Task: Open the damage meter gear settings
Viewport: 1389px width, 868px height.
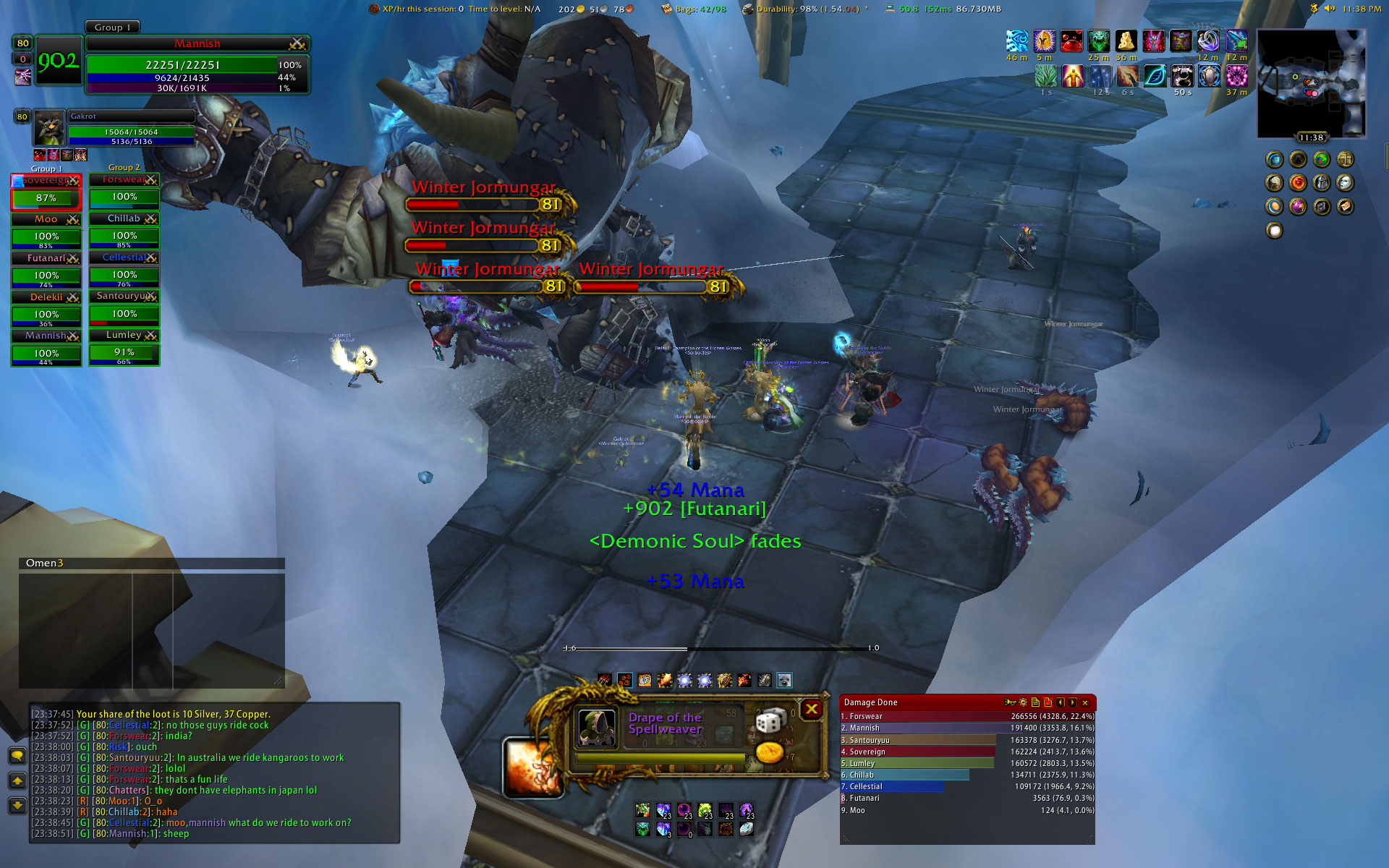Action: pyautogui.click(x=1023, y=702)
